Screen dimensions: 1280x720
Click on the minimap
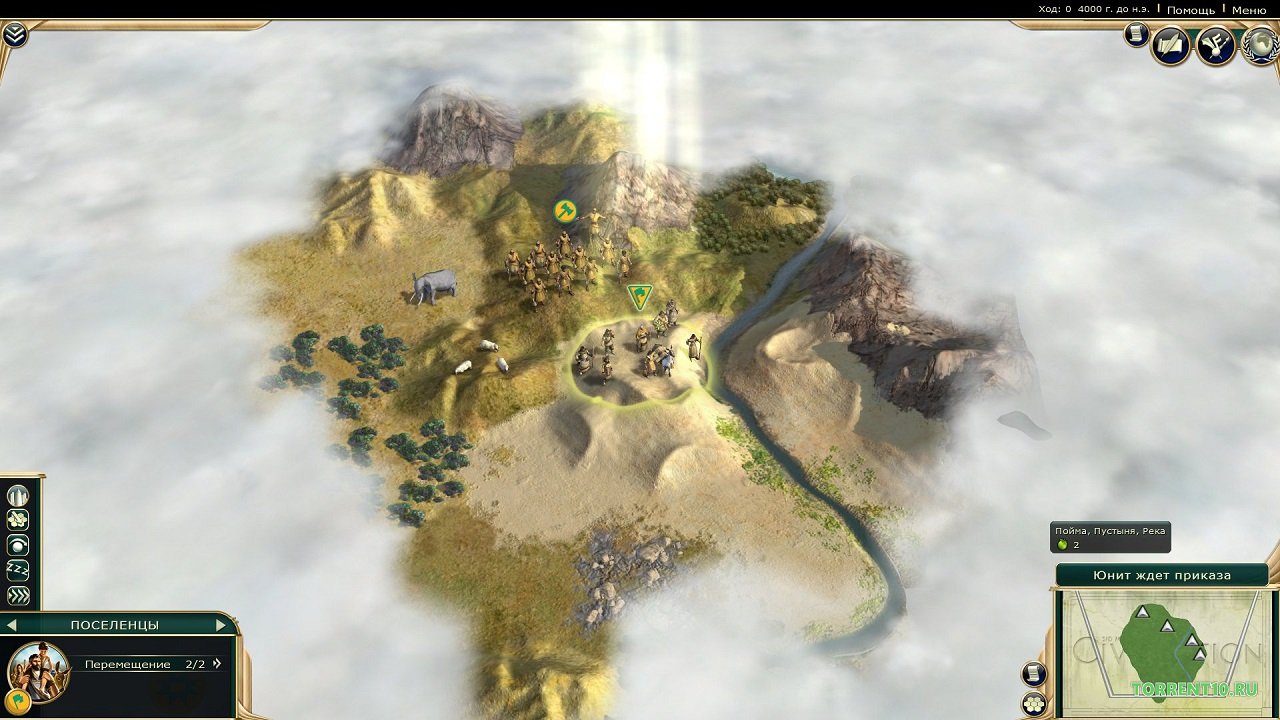click(x=1160, y=650)
